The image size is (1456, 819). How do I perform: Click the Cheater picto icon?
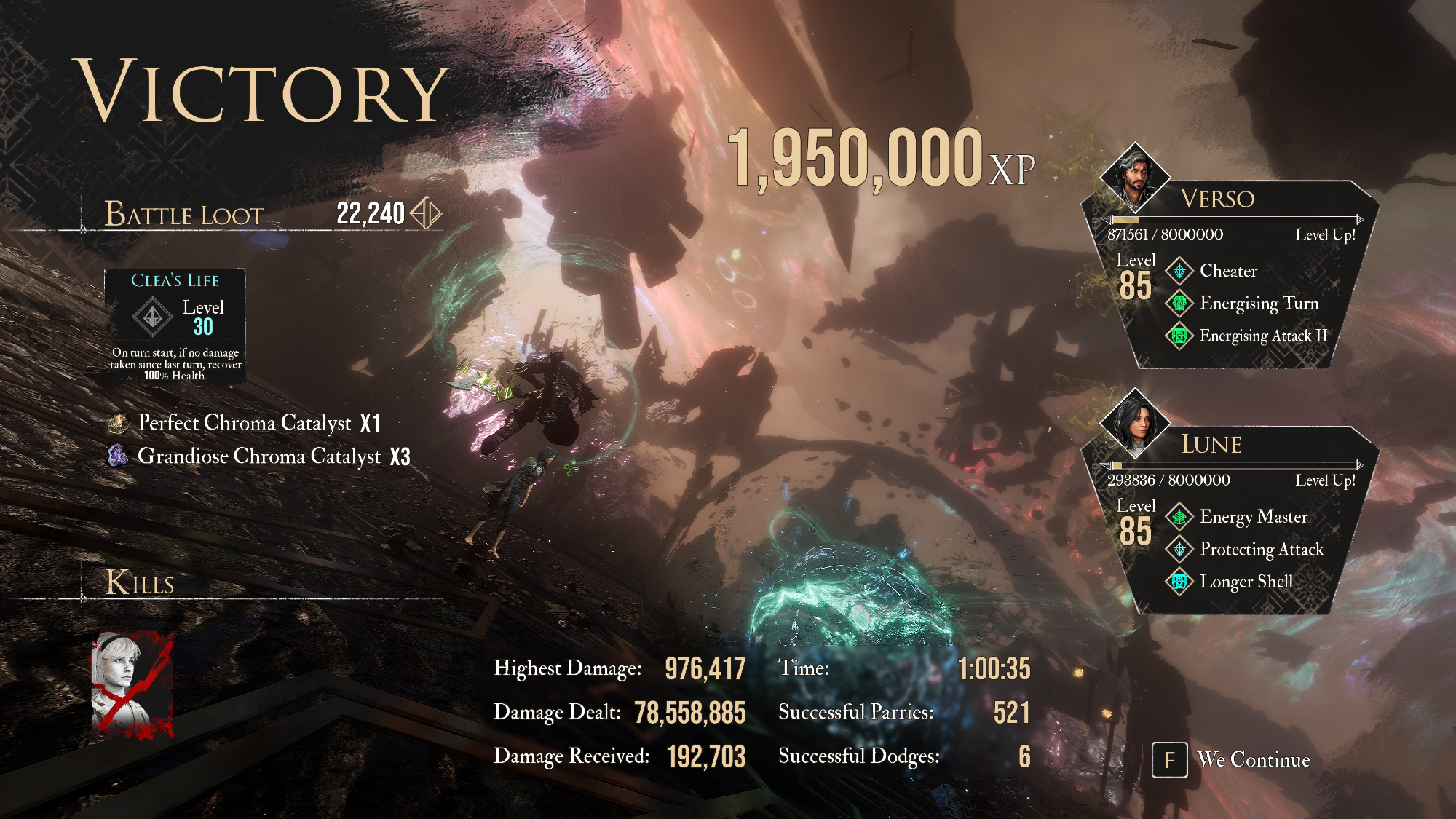pyautogui.click(x=1179, y=271)
